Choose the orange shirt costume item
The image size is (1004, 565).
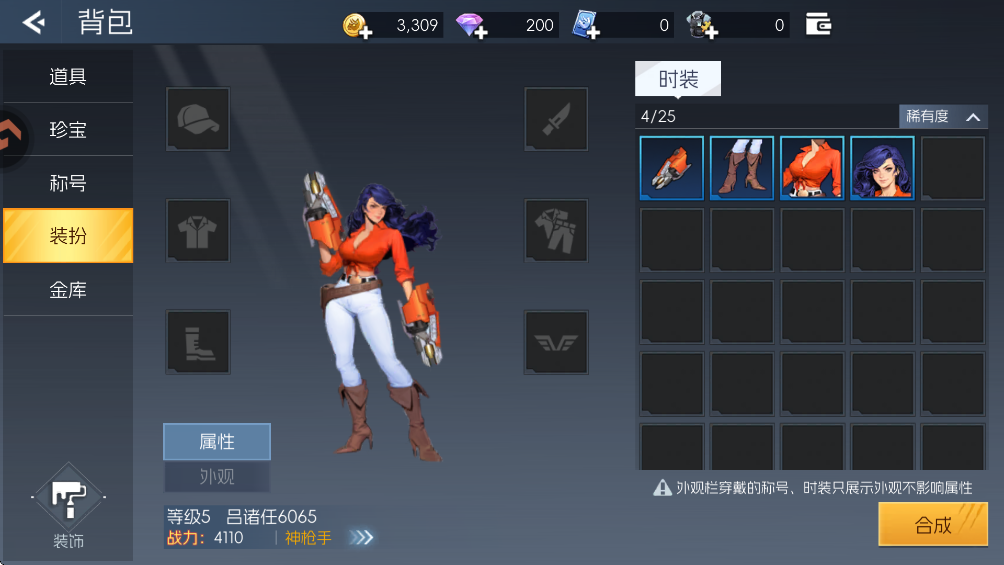[x=812, y=168]
